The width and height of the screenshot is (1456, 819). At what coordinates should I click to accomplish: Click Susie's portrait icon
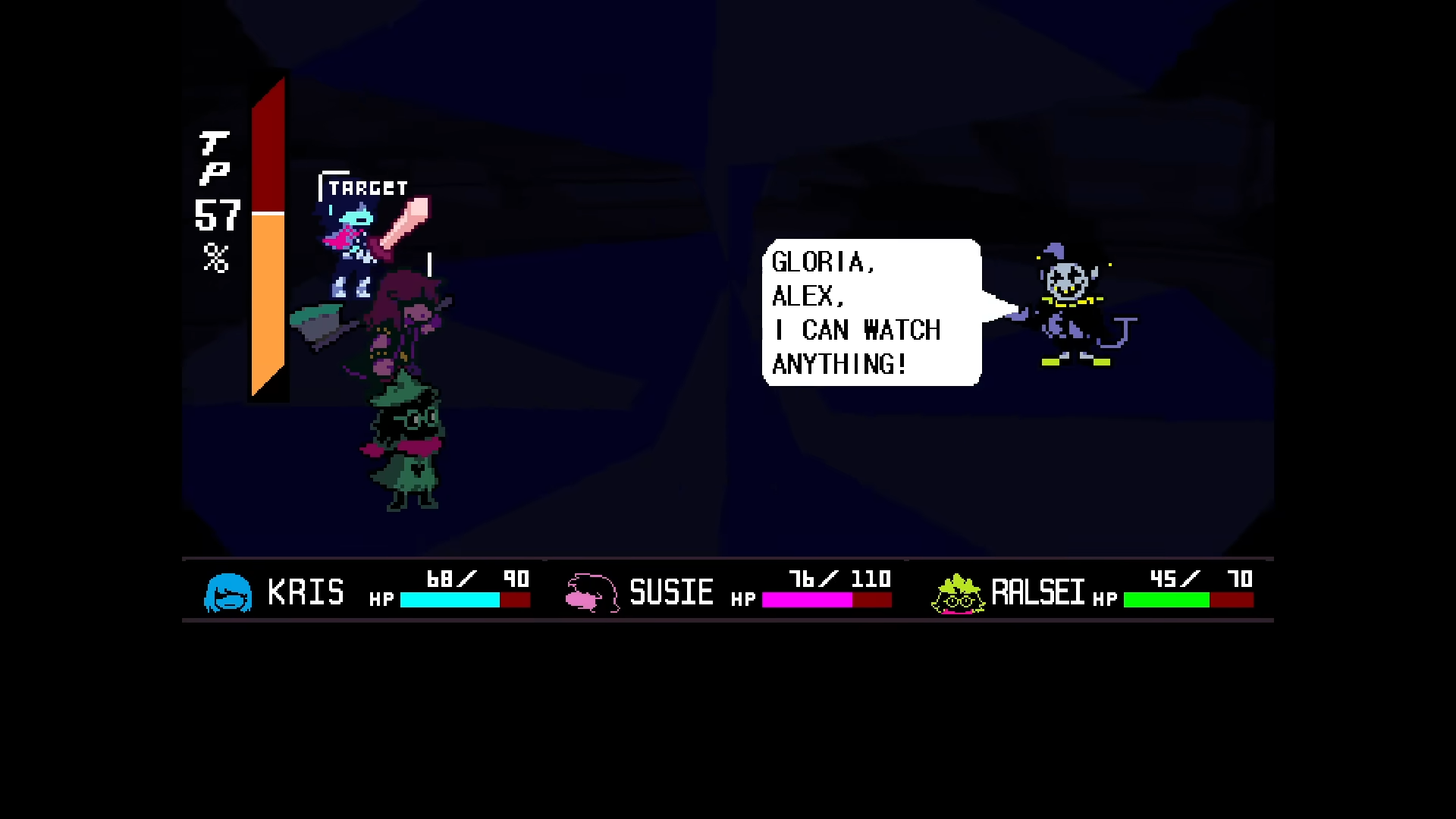click(x=592, y=594)
